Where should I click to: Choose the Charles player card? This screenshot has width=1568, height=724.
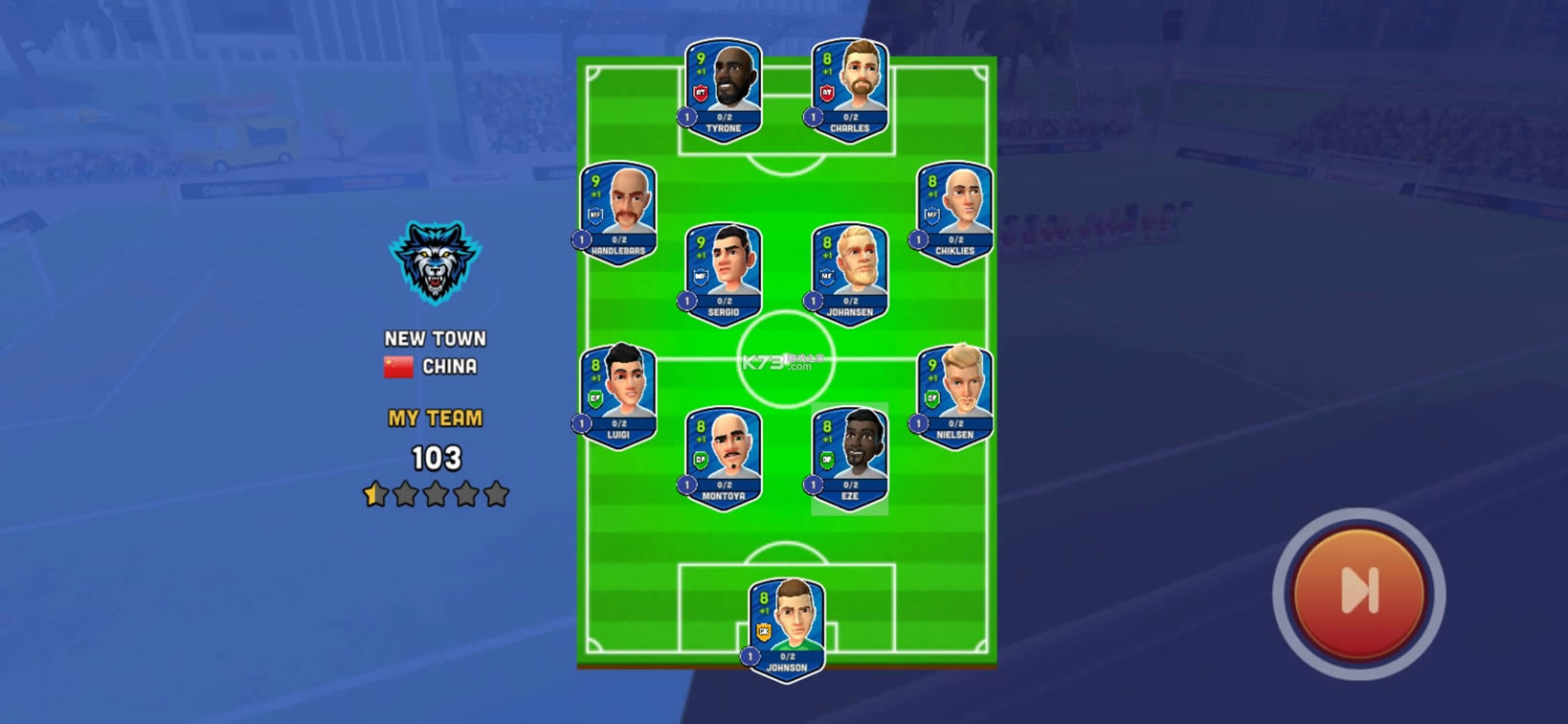tap(850, 91)
